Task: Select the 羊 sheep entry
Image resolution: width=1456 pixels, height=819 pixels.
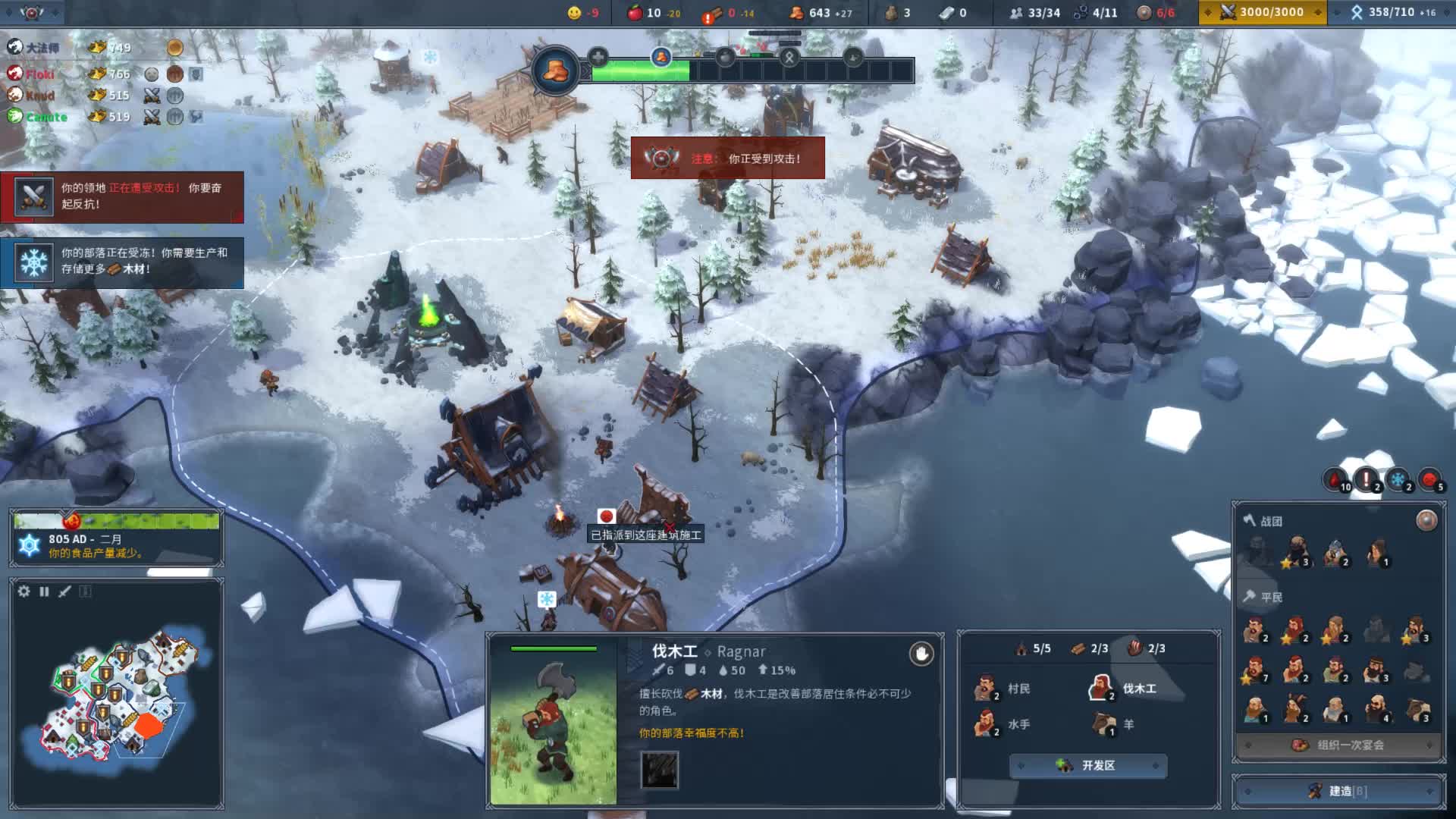Action: tap(1114, 724)
